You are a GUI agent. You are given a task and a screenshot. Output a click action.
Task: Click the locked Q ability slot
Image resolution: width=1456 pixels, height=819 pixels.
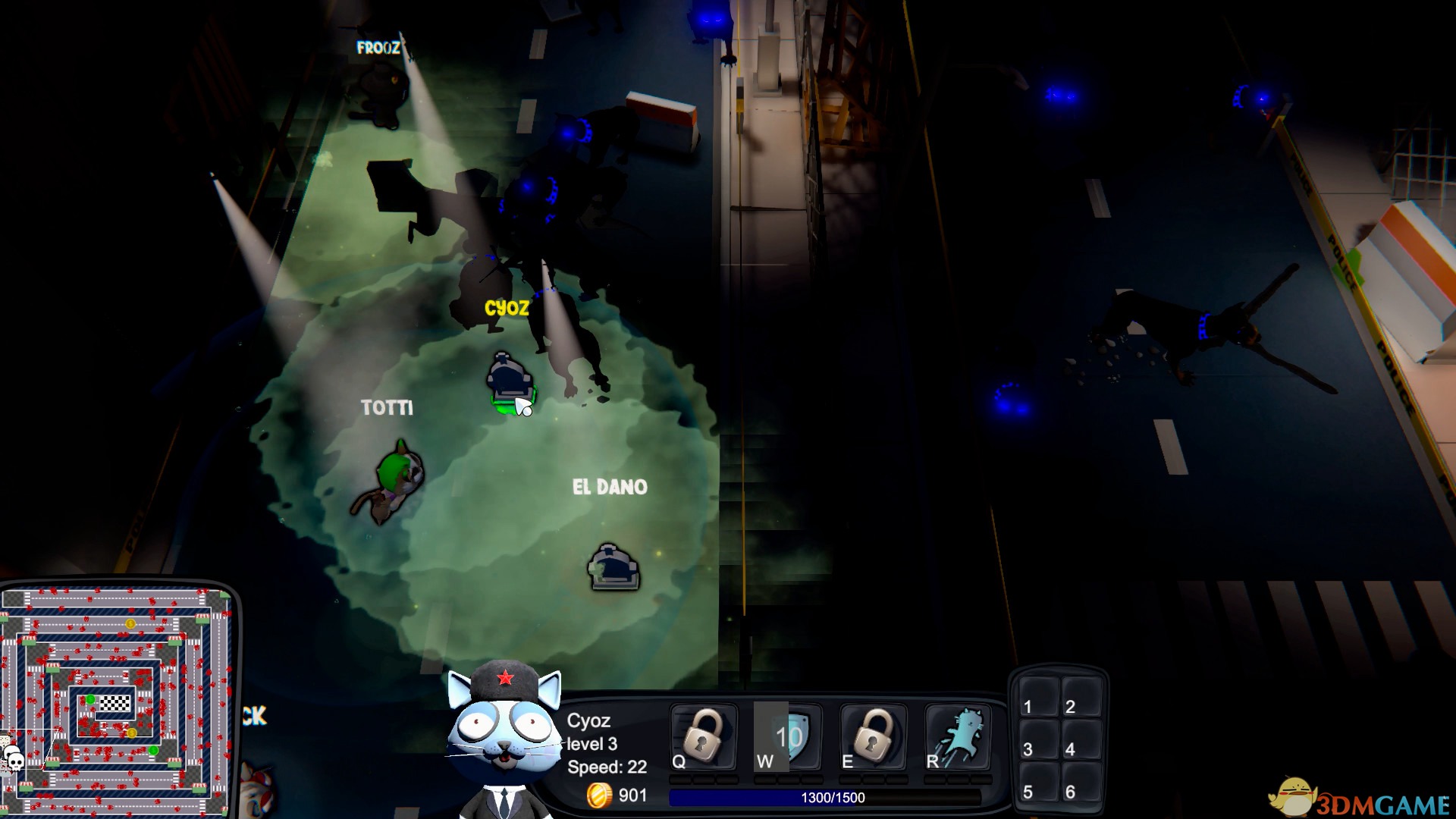point(704,737)
